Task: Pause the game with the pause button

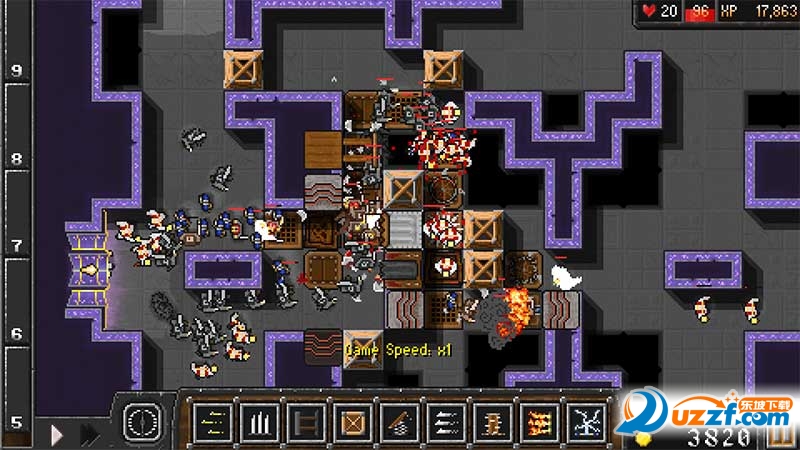Action: click(x=778, y=436)
